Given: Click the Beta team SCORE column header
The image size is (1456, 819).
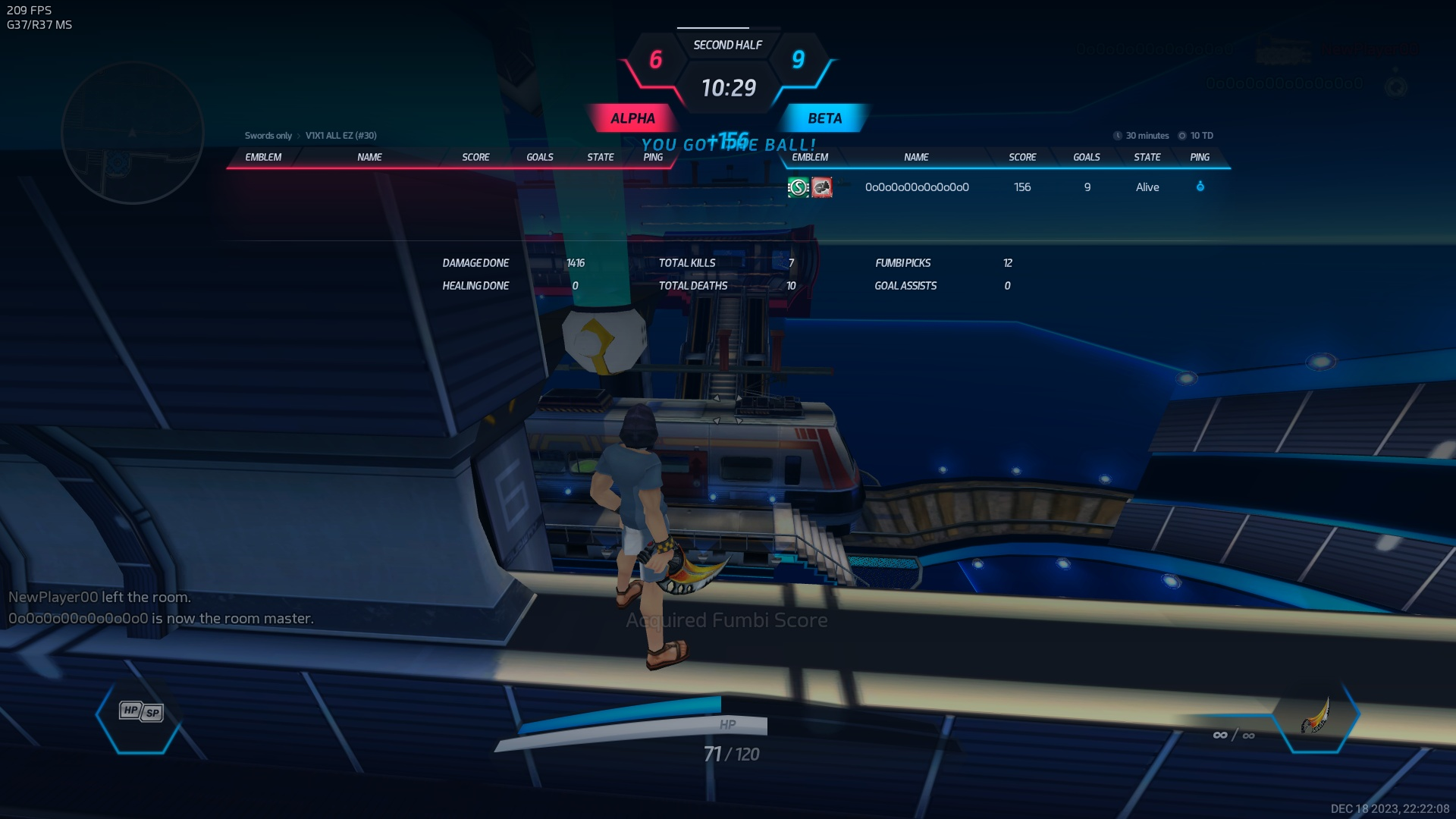Looking at the screenshot, I should point(1022,157).
